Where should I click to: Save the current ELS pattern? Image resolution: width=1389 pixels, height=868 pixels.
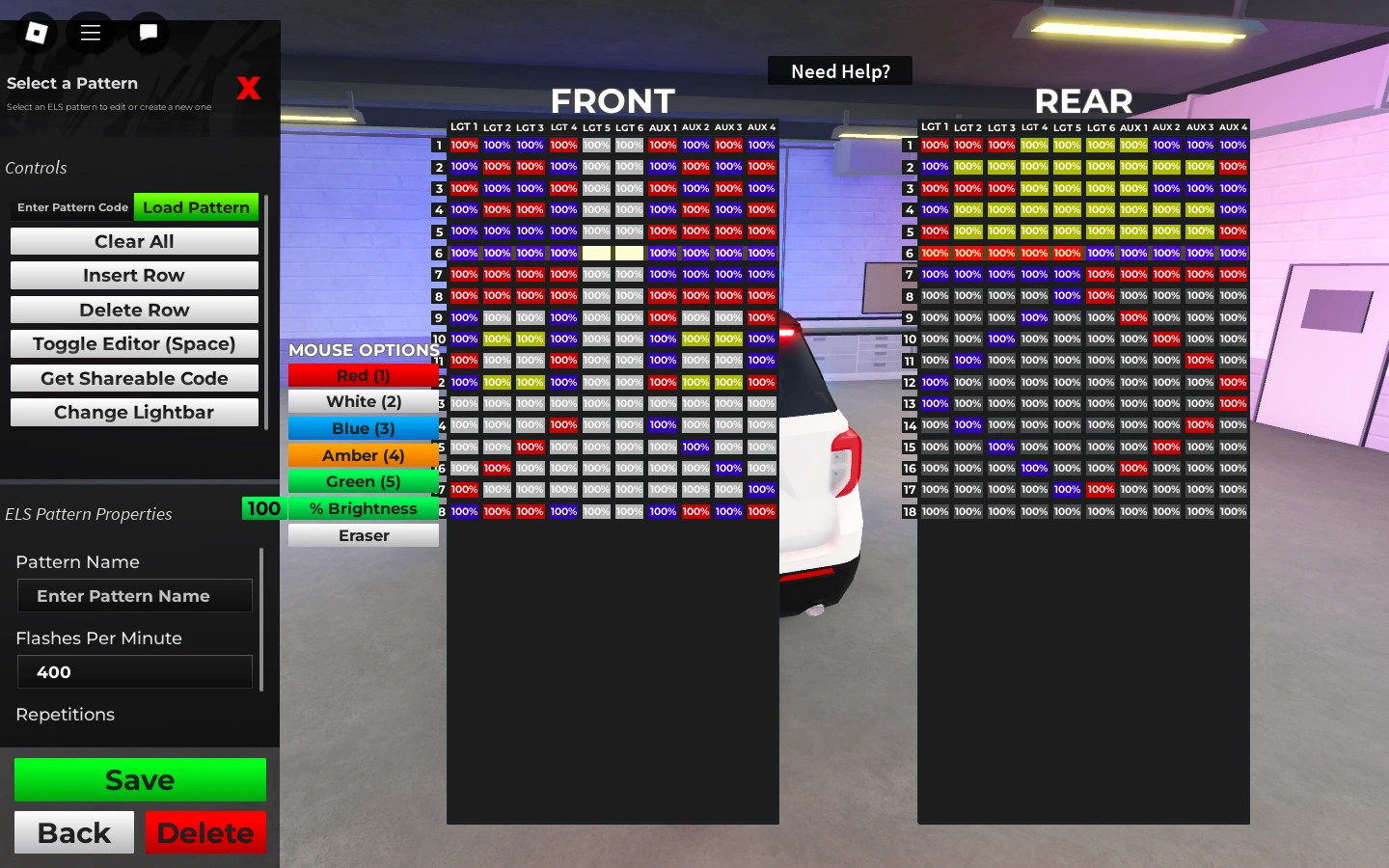140,779
